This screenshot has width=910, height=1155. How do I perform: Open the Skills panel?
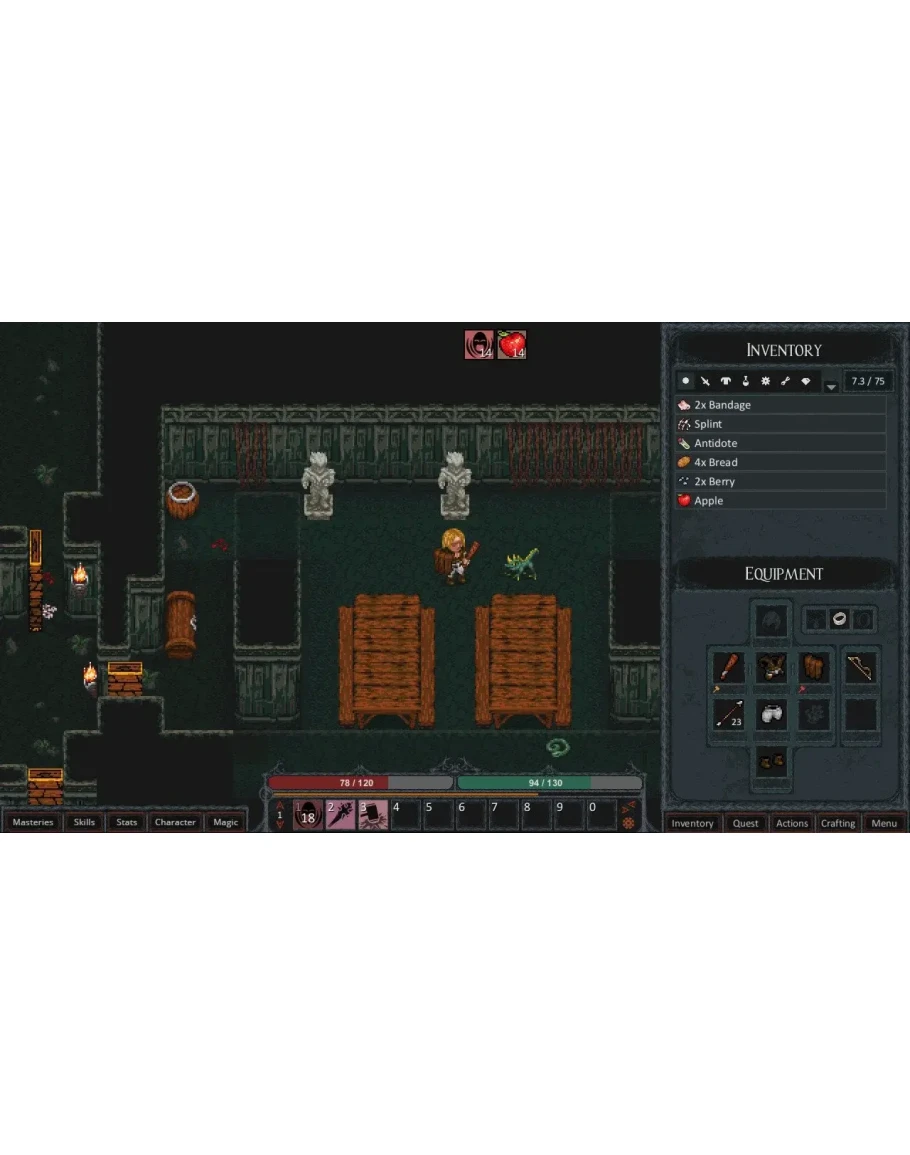point(85,823)
